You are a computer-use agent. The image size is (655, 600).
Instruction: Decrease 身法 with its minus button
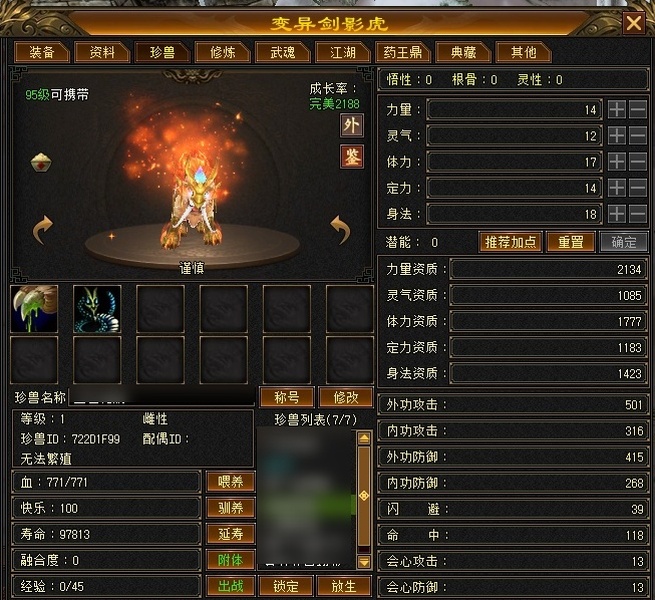(637, 213)
